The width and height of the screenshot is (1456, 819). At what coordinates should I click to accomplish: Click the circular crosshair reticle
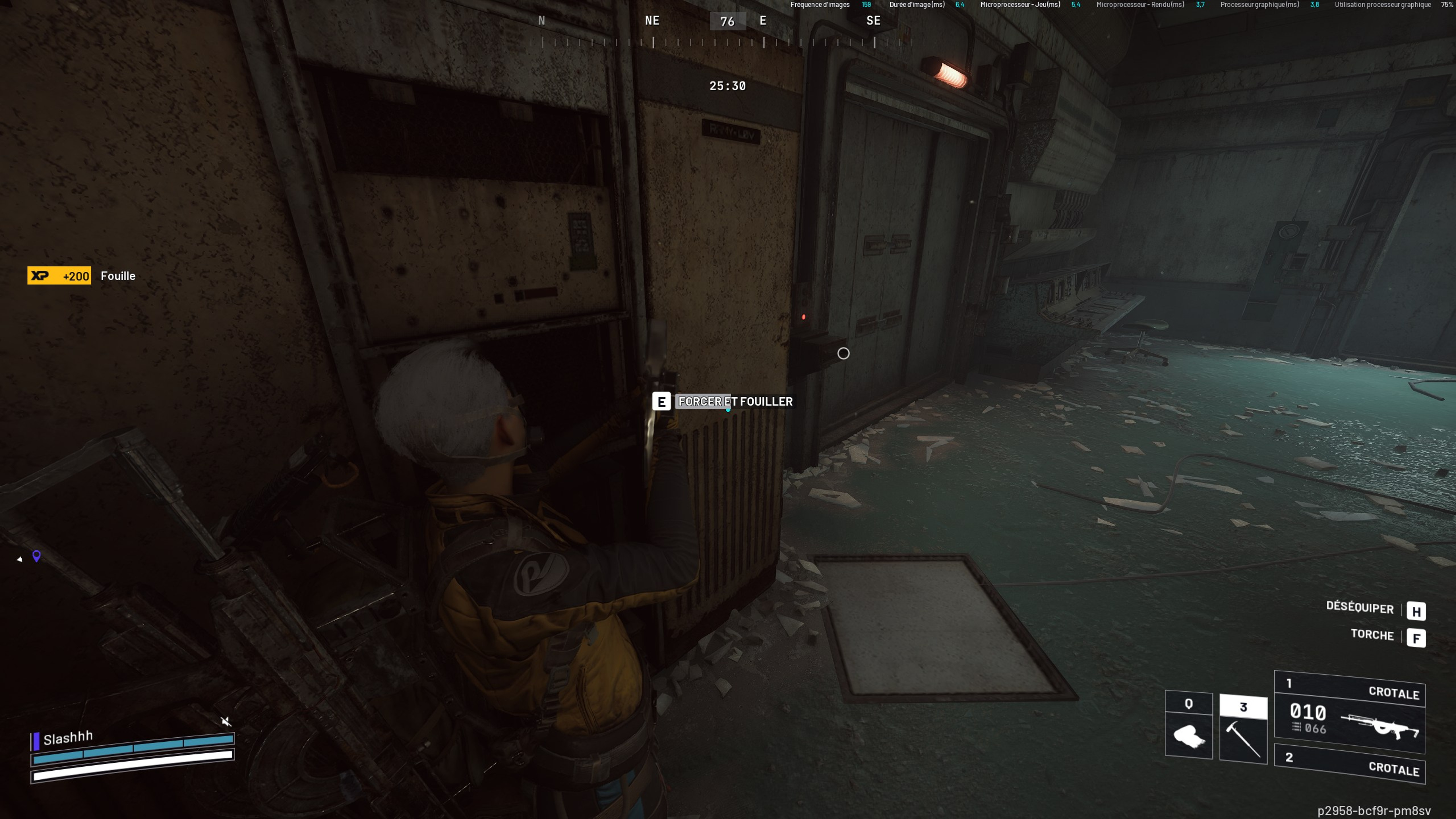point(843,354)
